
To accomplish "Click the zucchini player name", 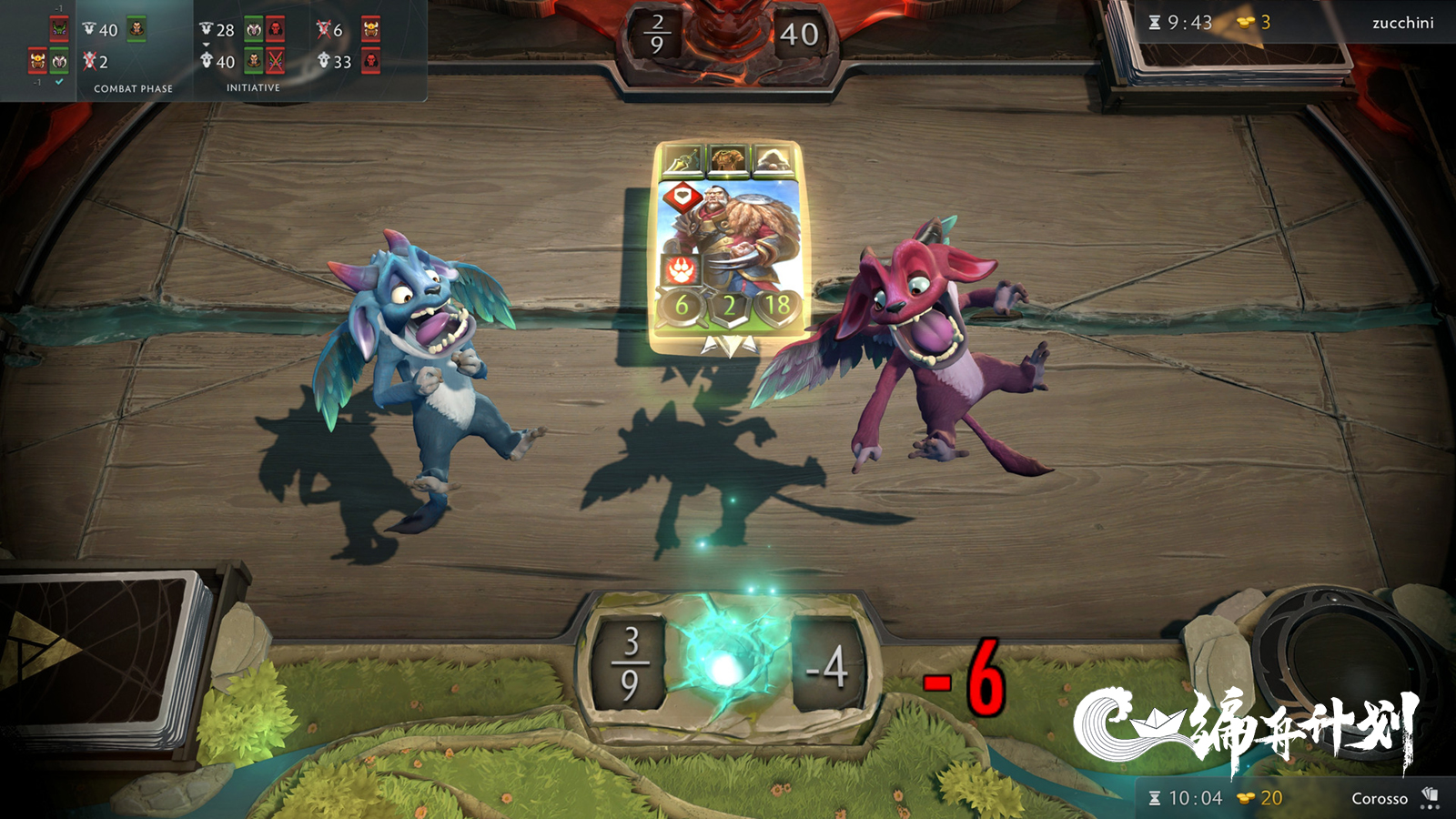I will tap(1402, 23).
